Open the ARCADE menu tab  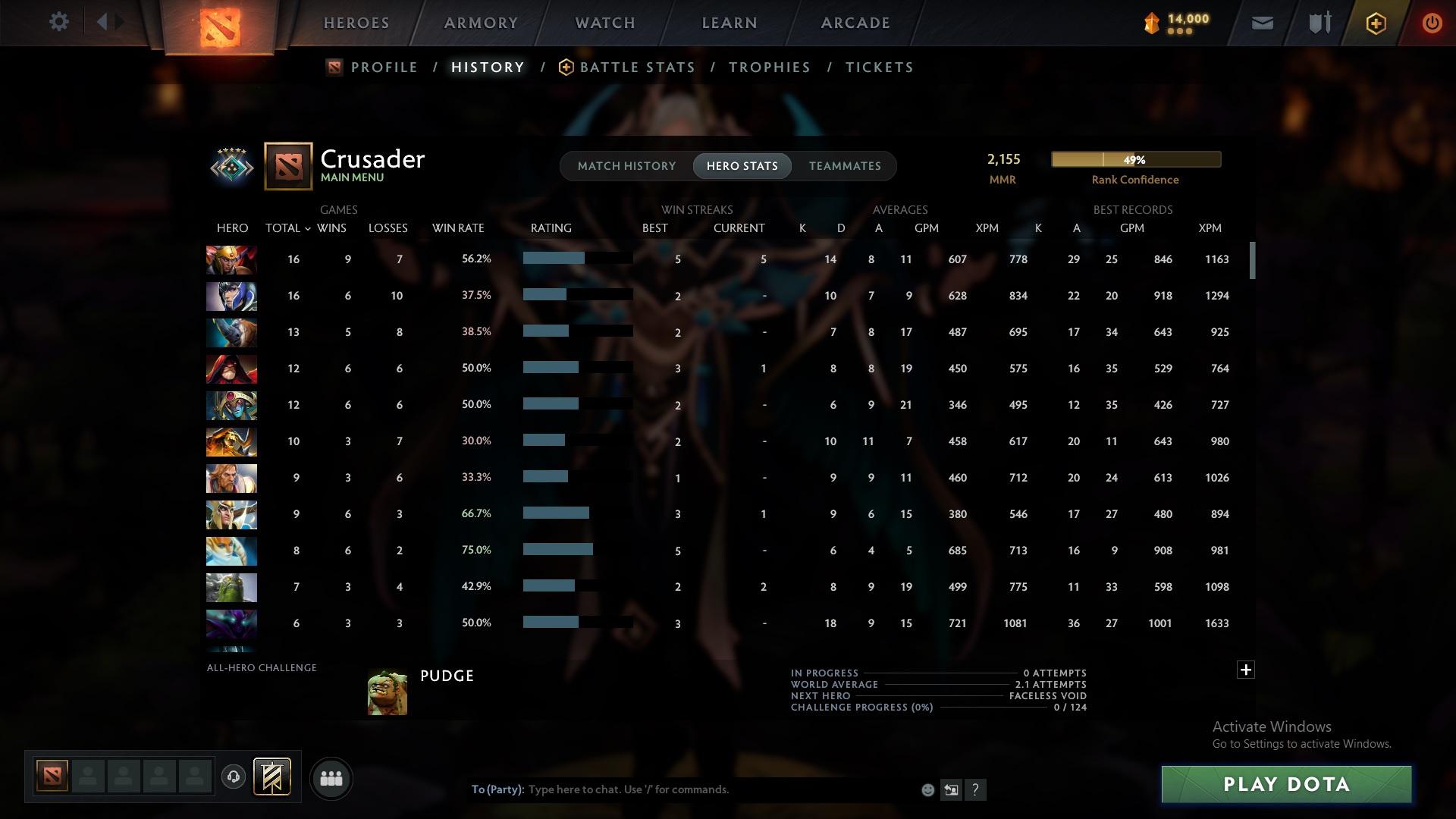855,23
